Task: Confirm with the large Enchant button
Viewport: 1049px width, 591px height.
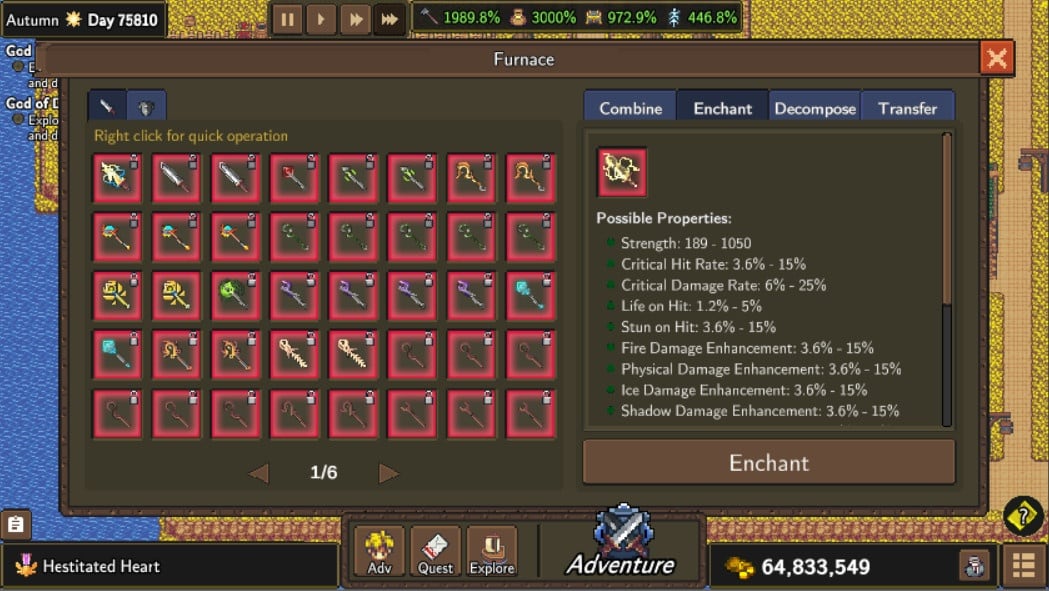Action: [768, 463]
